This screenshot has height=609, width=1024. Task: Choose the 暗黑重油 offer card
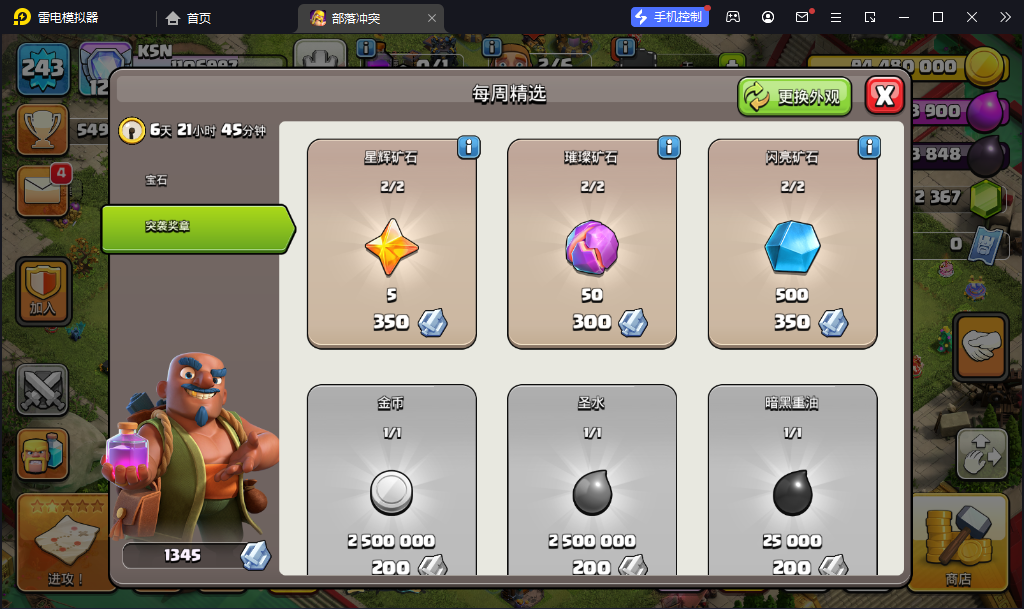click(x=793, y=480)
